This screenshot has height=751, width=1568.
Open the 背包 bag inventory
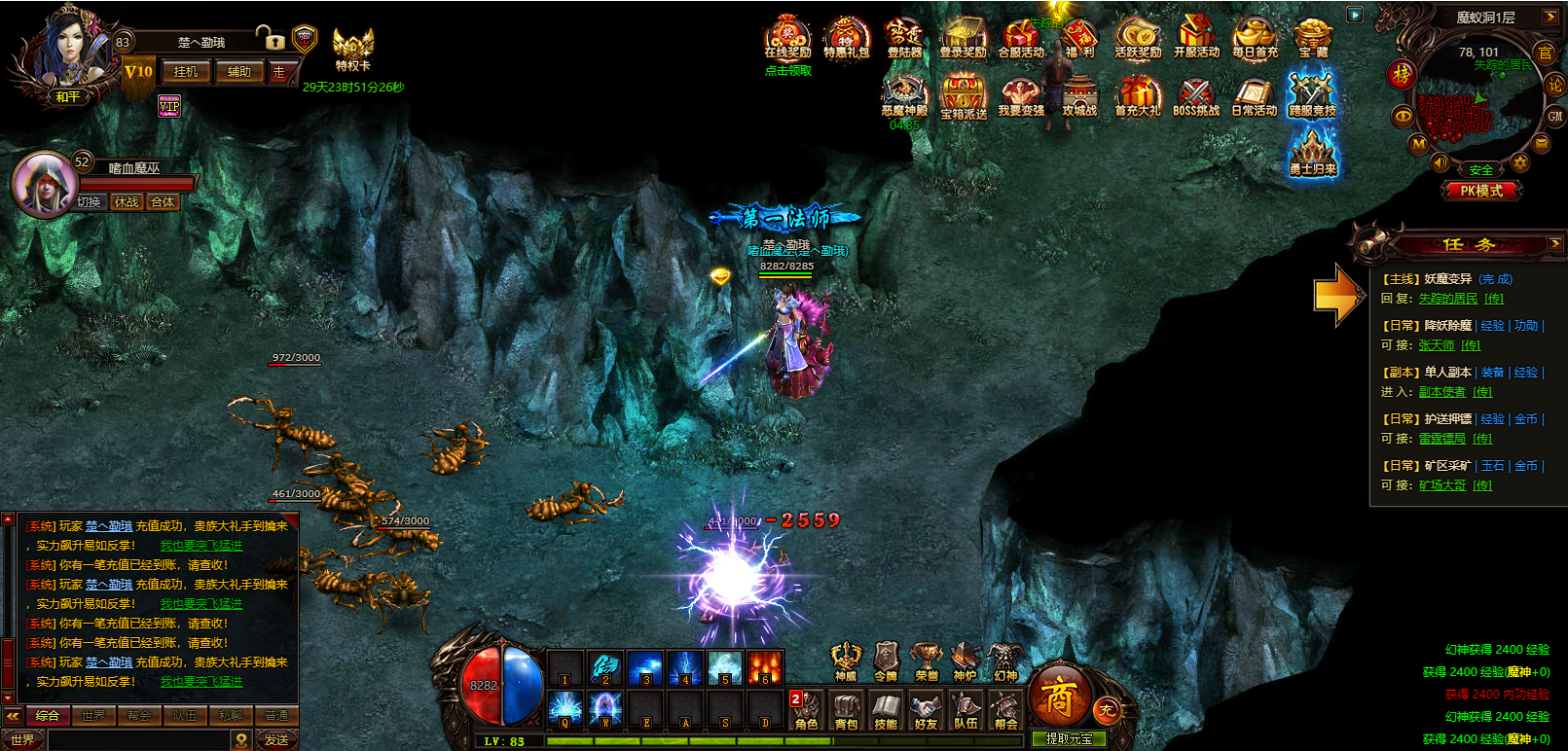coord(847,710)
